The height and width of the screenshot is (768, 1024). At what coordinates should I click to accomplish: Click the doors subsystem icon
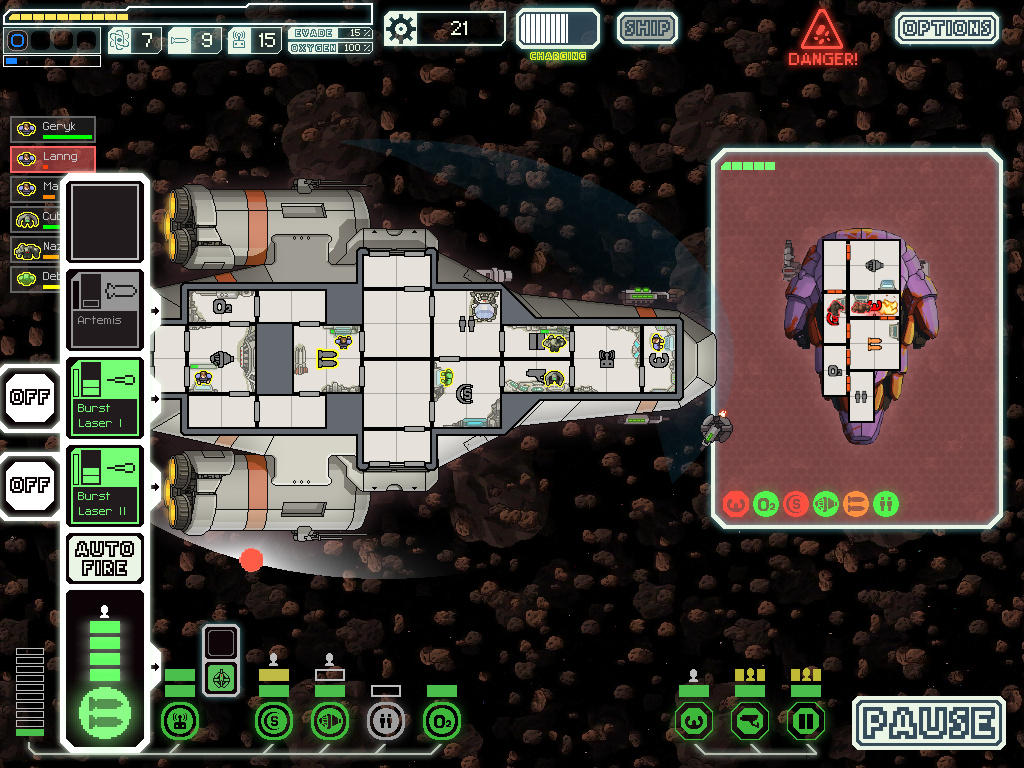[x=805, y=720]
